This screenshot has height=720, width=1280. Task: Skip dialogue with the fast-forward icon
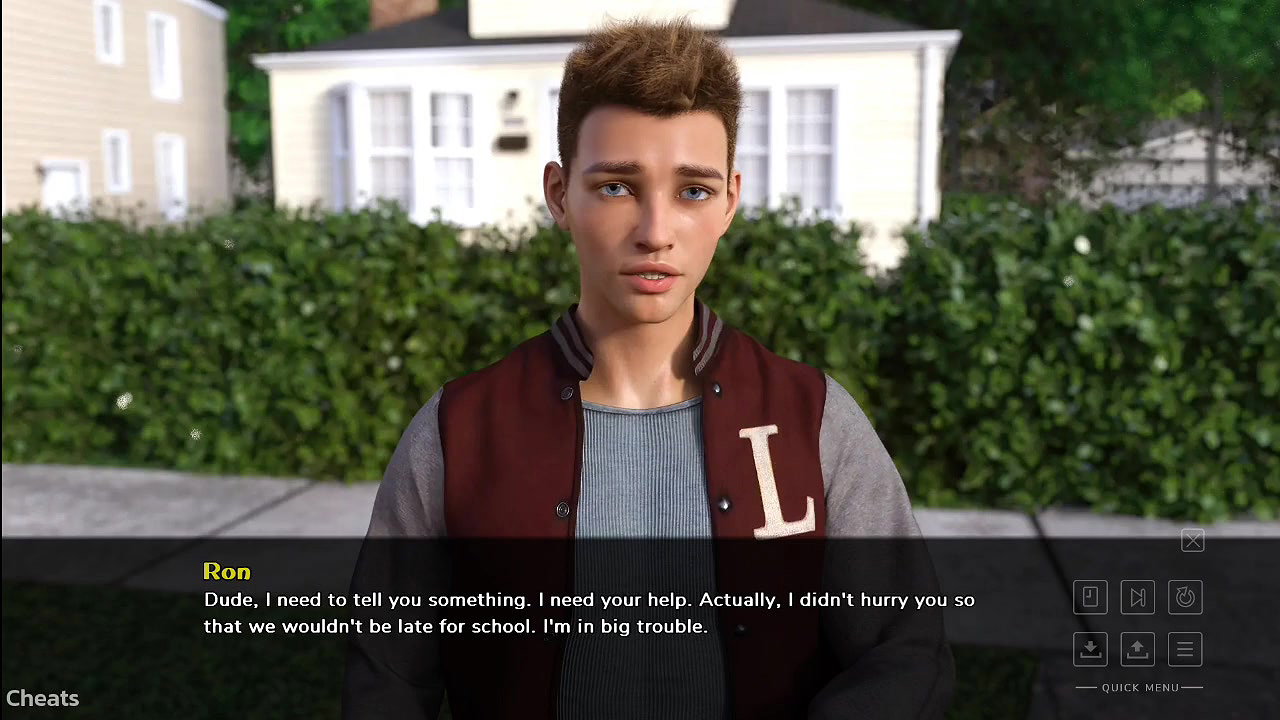click(x=1137, y=597)
